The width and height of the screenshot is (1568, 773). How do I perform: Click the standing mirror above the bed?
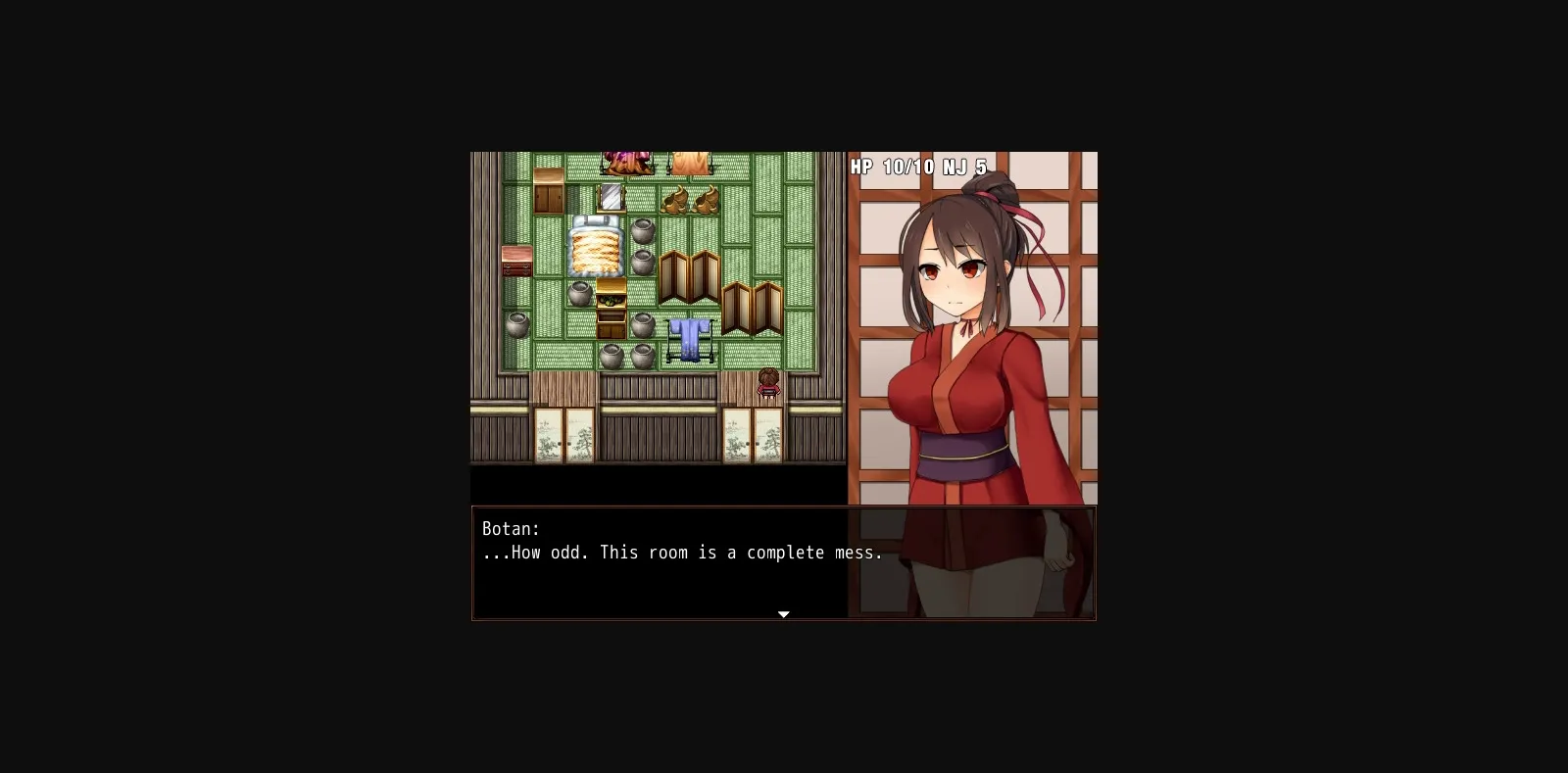coord(610,197)
